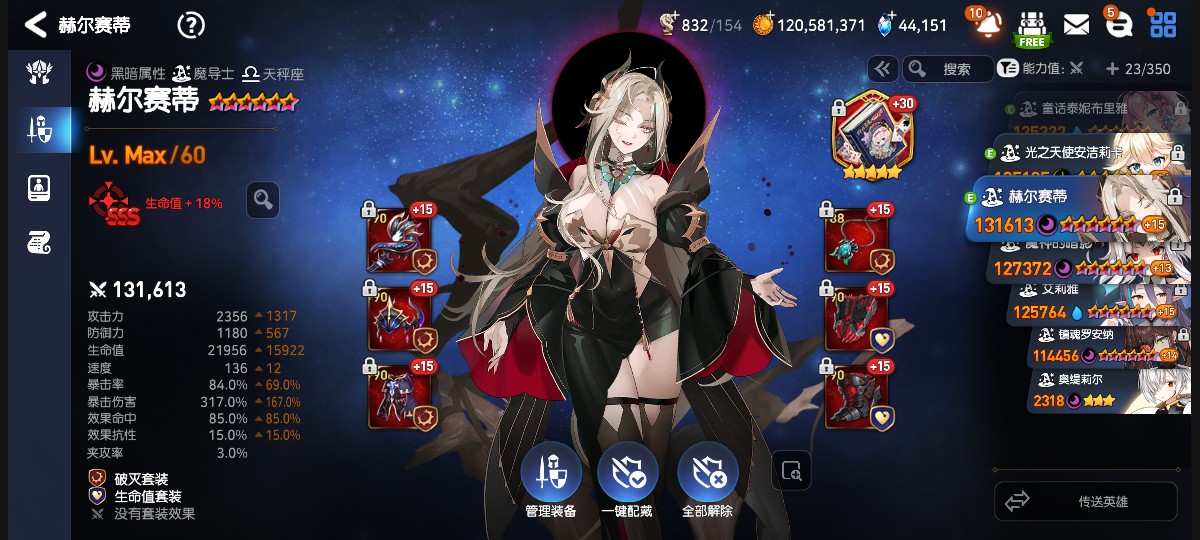Go back using the top-left arrow

(x=35, y=24)
